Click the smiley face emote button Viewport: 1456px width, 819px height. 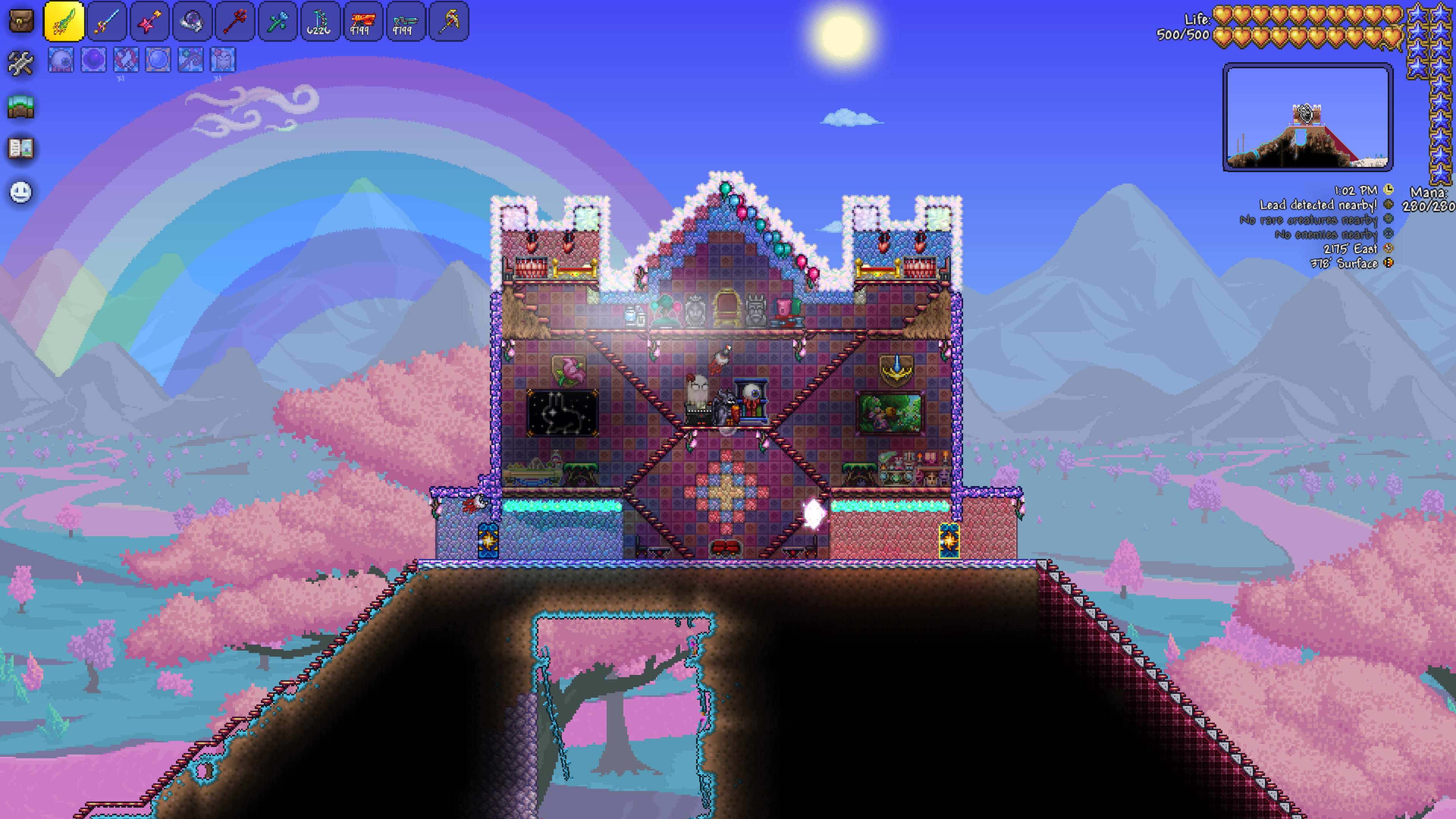tap(21, 192)
